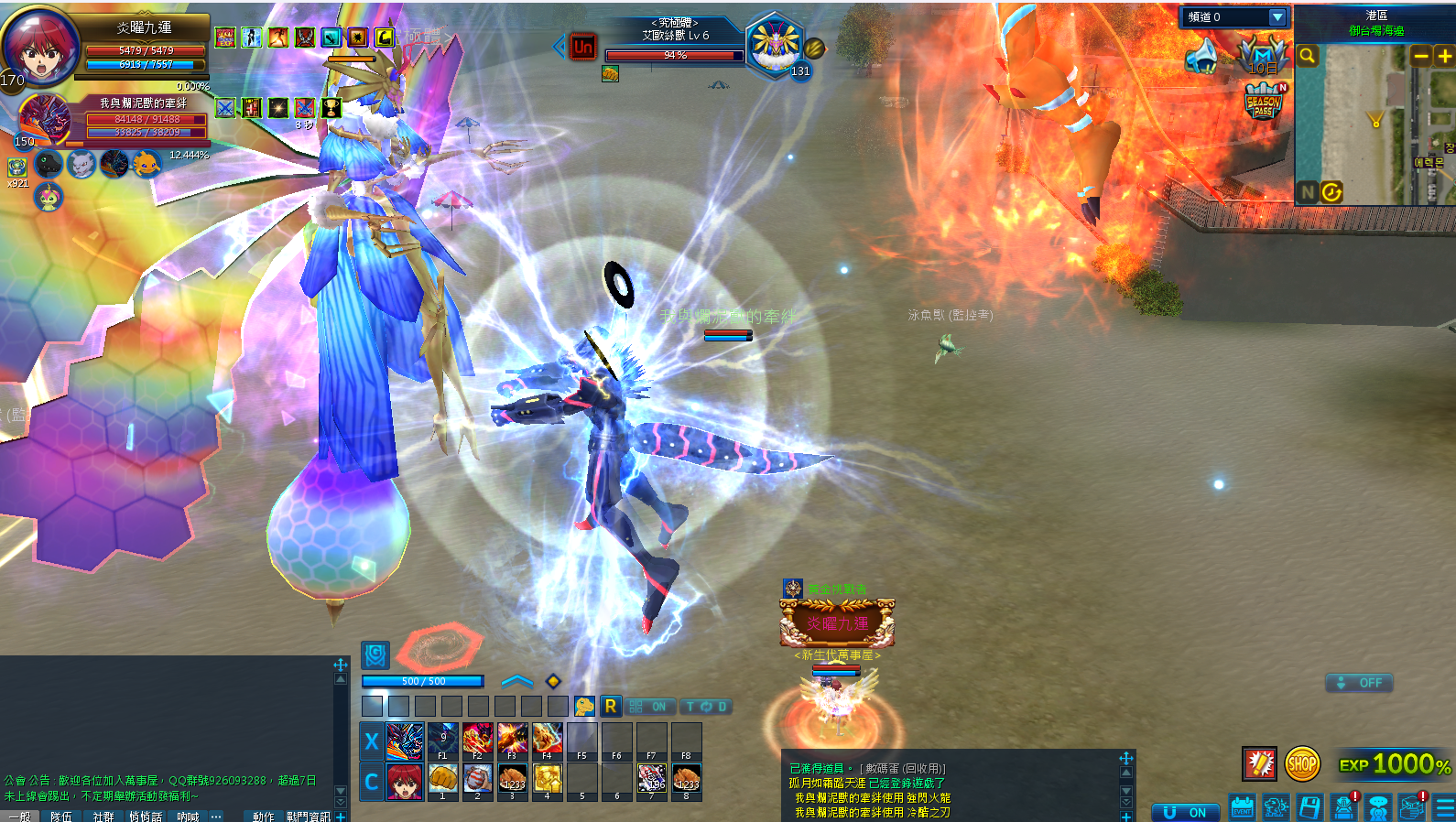Open the EVENT calendar menu

coord(1242,806)
